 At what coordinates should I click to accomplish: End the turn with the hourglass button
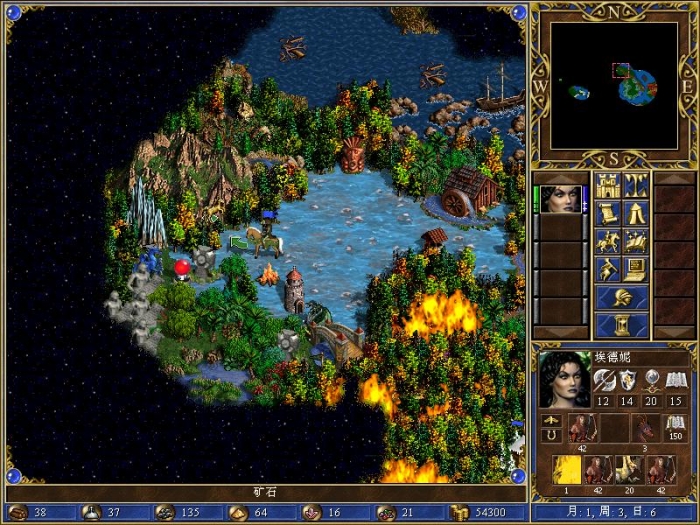(621, 326)
